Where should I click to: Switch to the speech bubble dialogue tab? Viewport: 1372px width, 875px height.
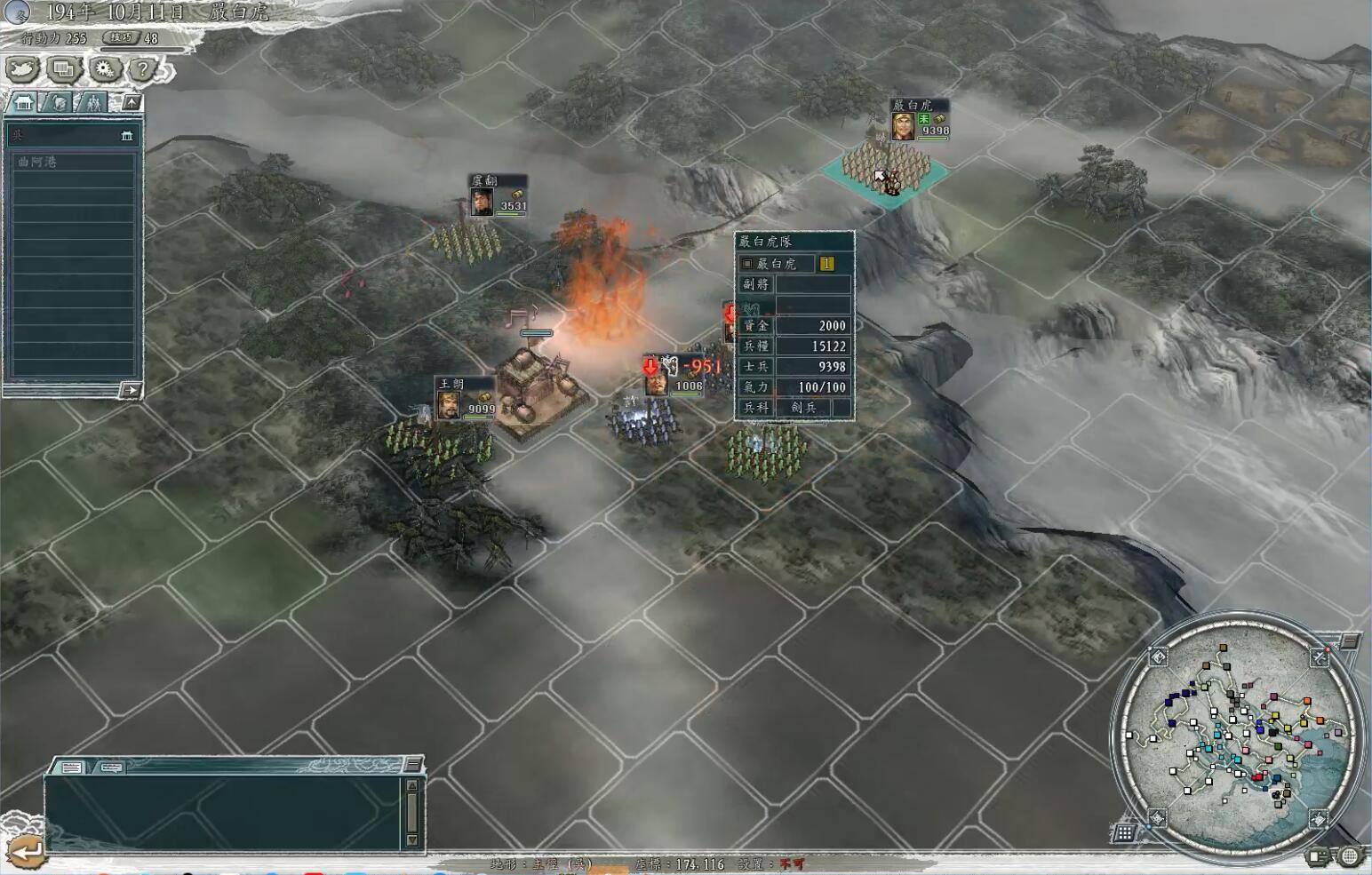(x=111, y=767)
